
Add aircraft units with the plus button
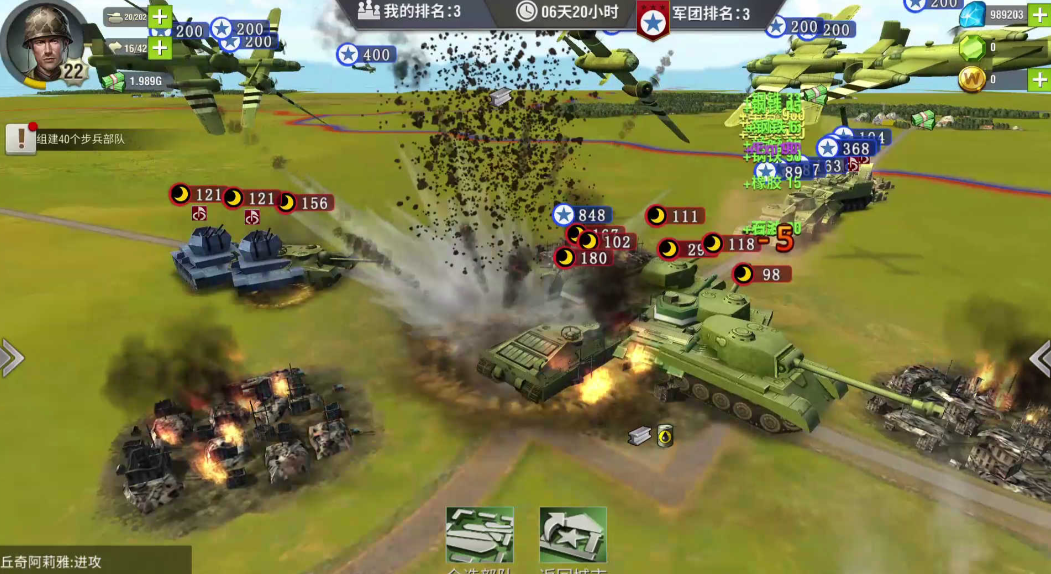tap(160, 47)
